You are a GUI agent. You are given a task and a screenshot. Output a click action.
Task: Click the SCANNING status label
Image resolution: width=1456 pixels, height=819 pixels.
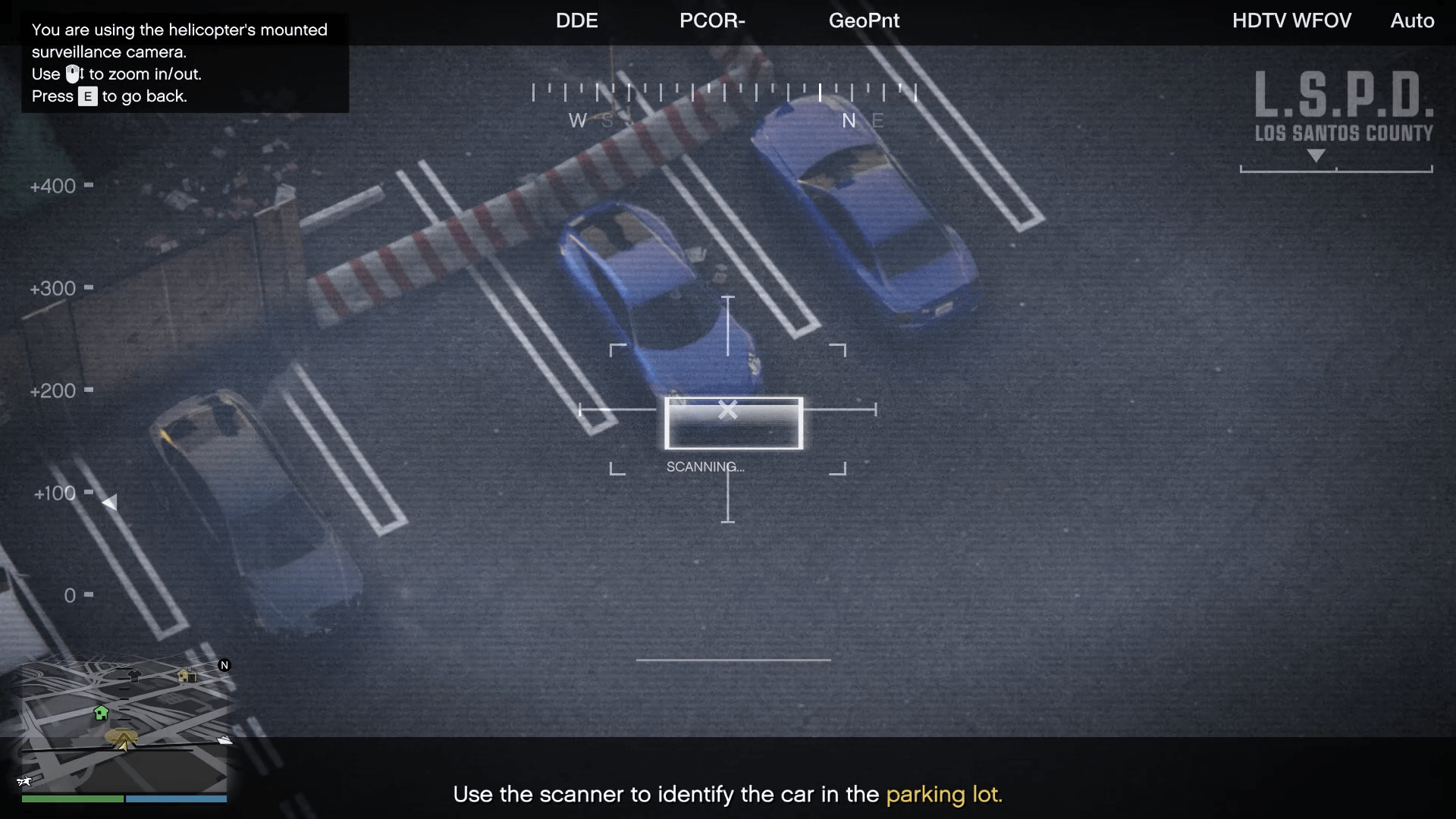[x=704, y=466]
